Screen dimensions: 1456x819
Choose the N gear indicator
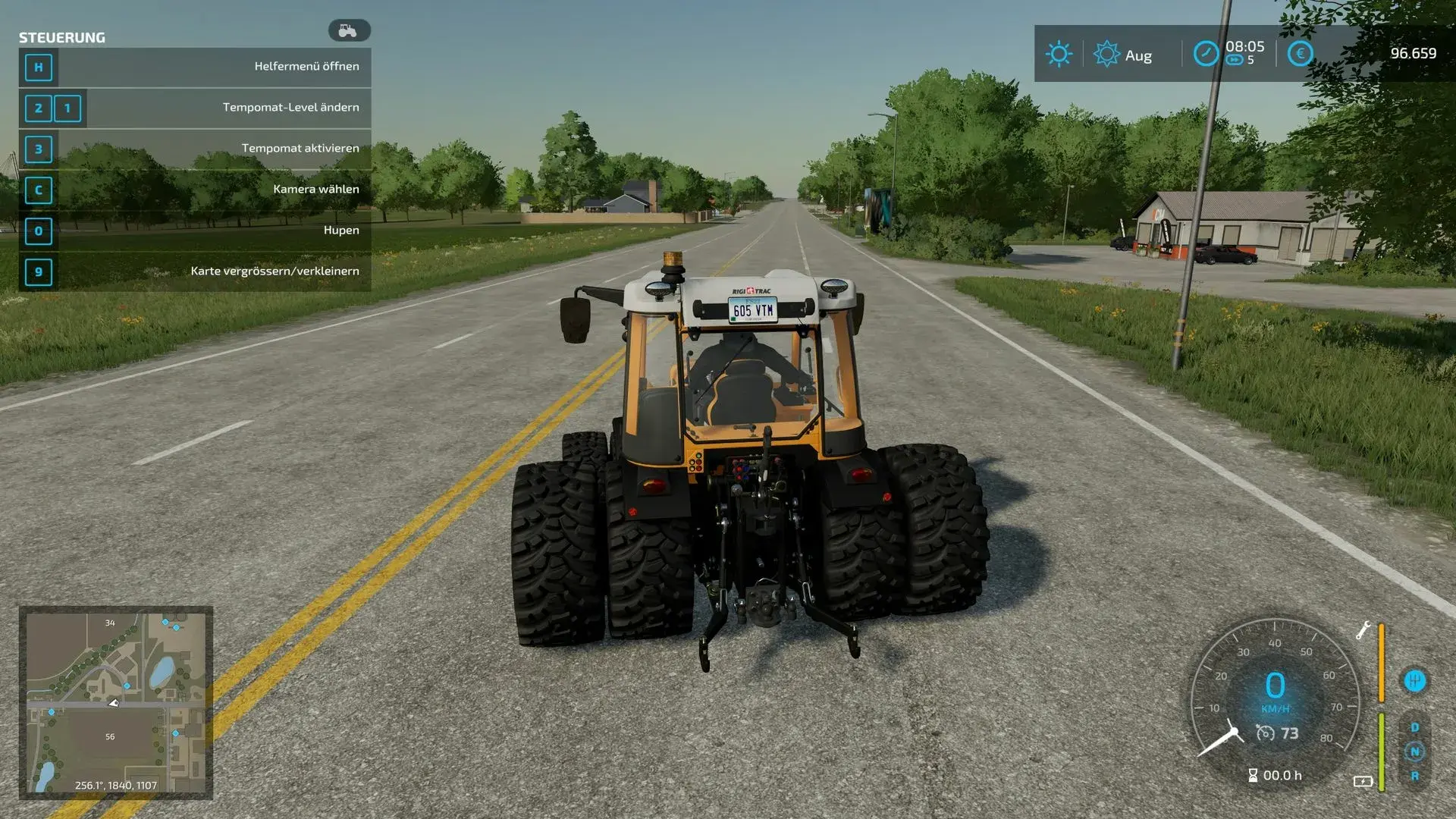point(1414,752)
